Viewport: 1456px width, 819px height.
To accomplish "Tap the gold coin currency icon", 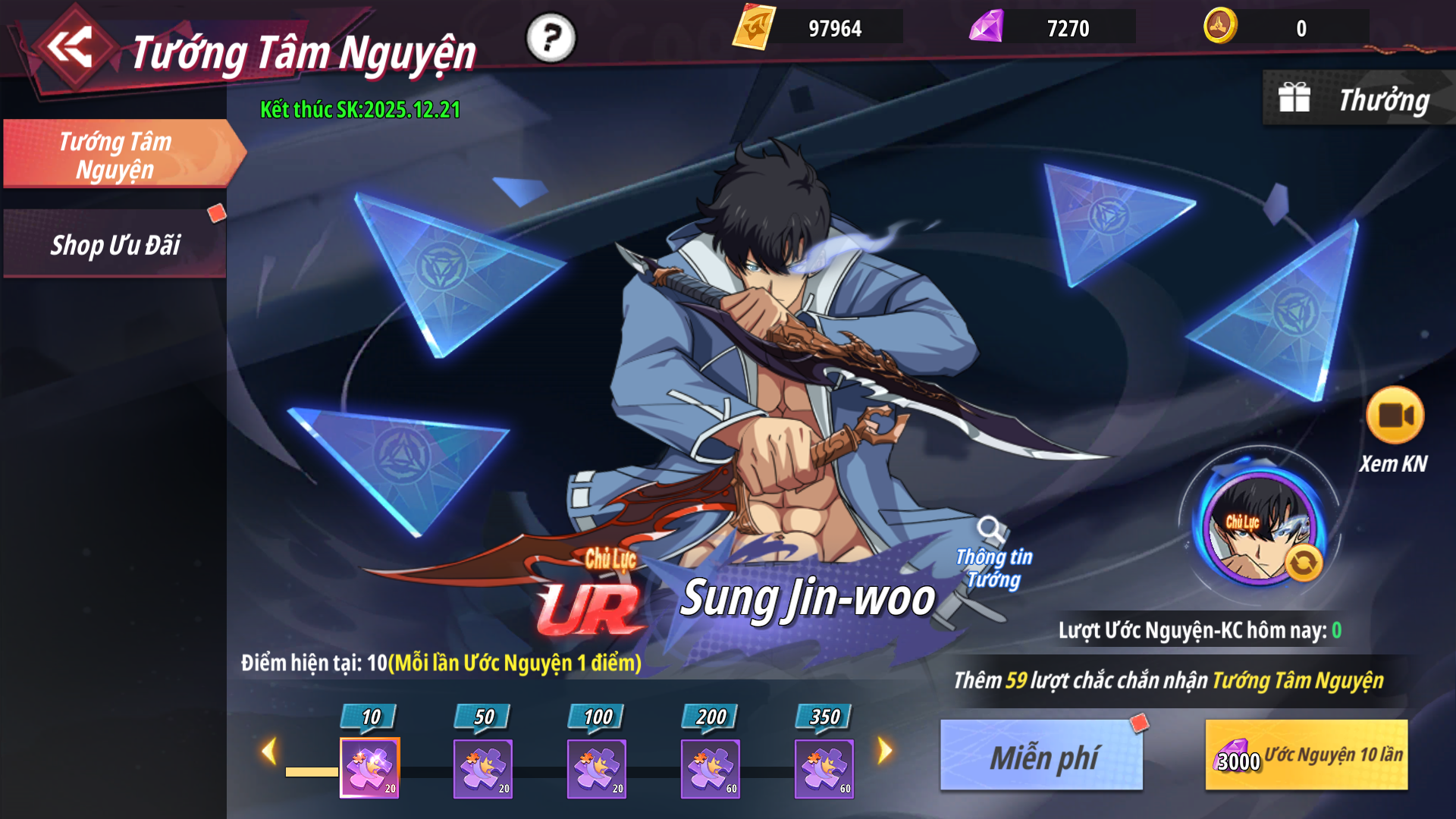I will [x=1220, y=27].
